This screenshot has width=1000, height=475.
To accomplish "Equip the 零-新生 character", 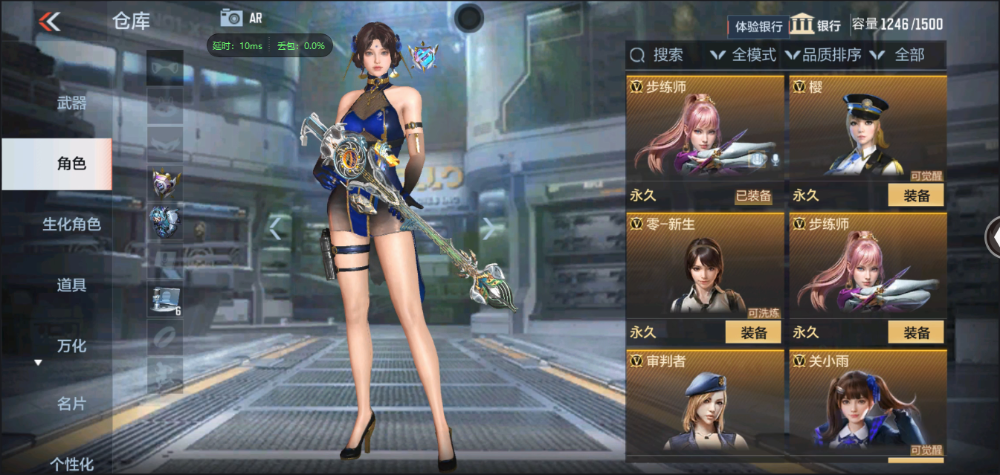I will point(753,333).
